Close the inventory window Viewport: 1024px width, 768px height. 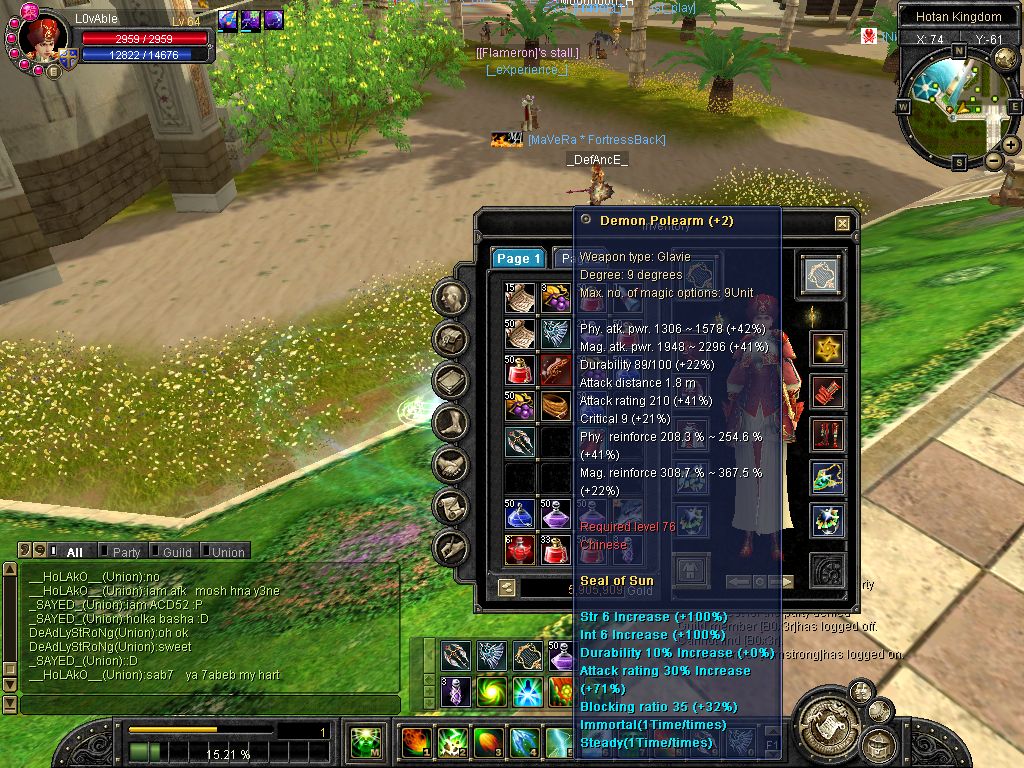(x=842, y=224)
